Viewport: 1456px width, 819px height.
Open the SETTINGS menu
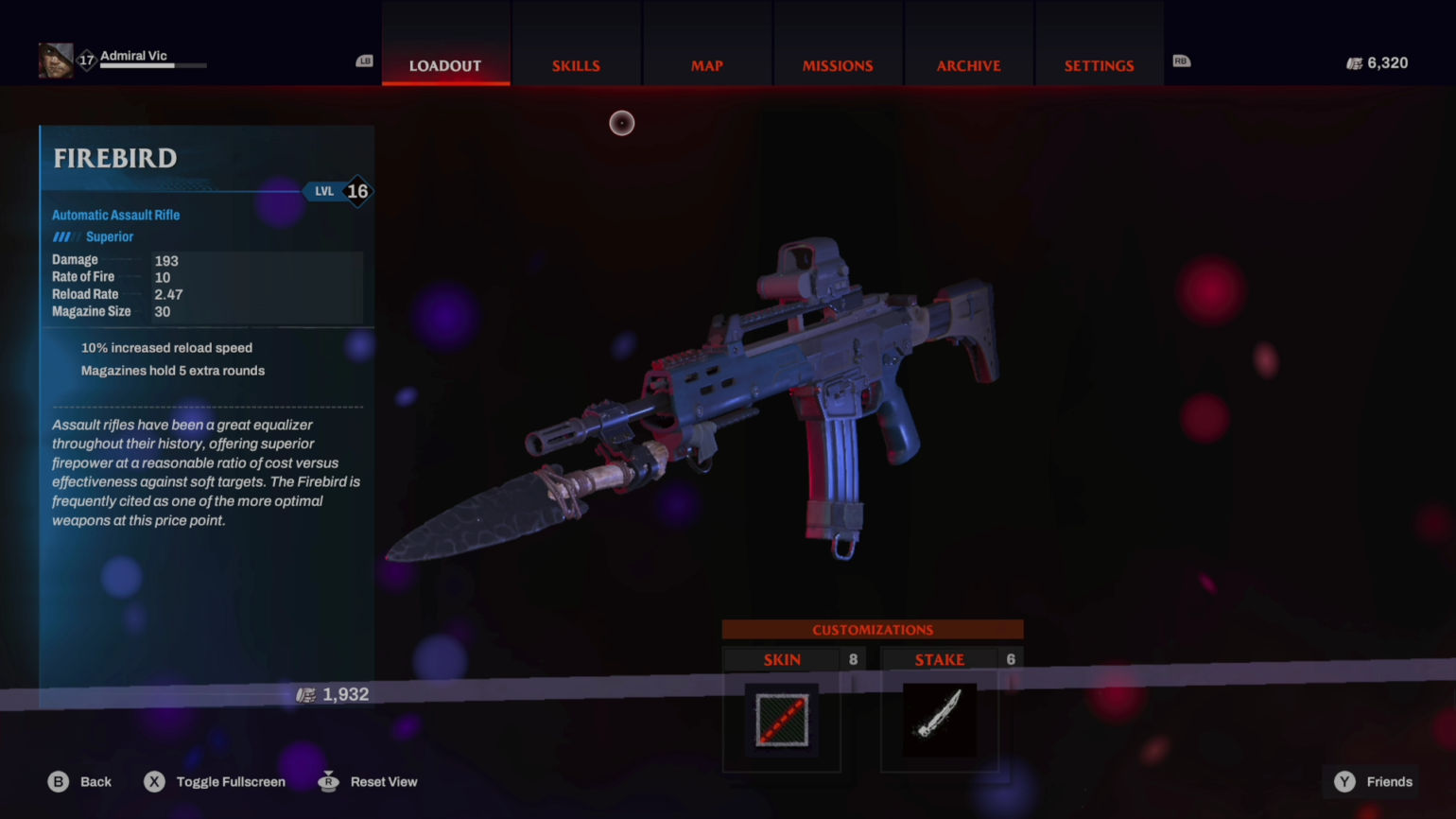[1099, 65]
